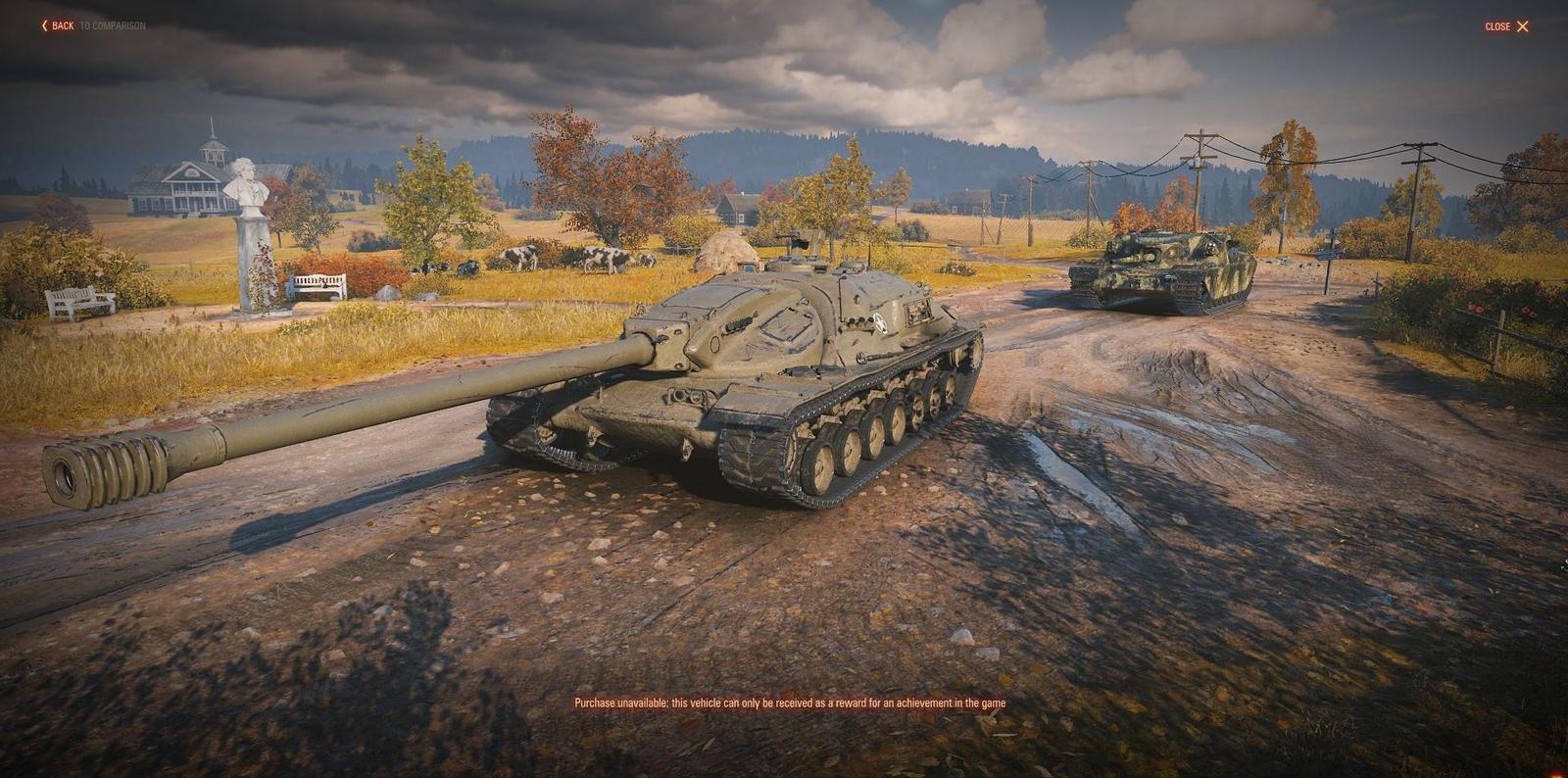Click the X close icon top right
The height and width of the screenshot is (778, 1568).
(x=1522, y=25)
